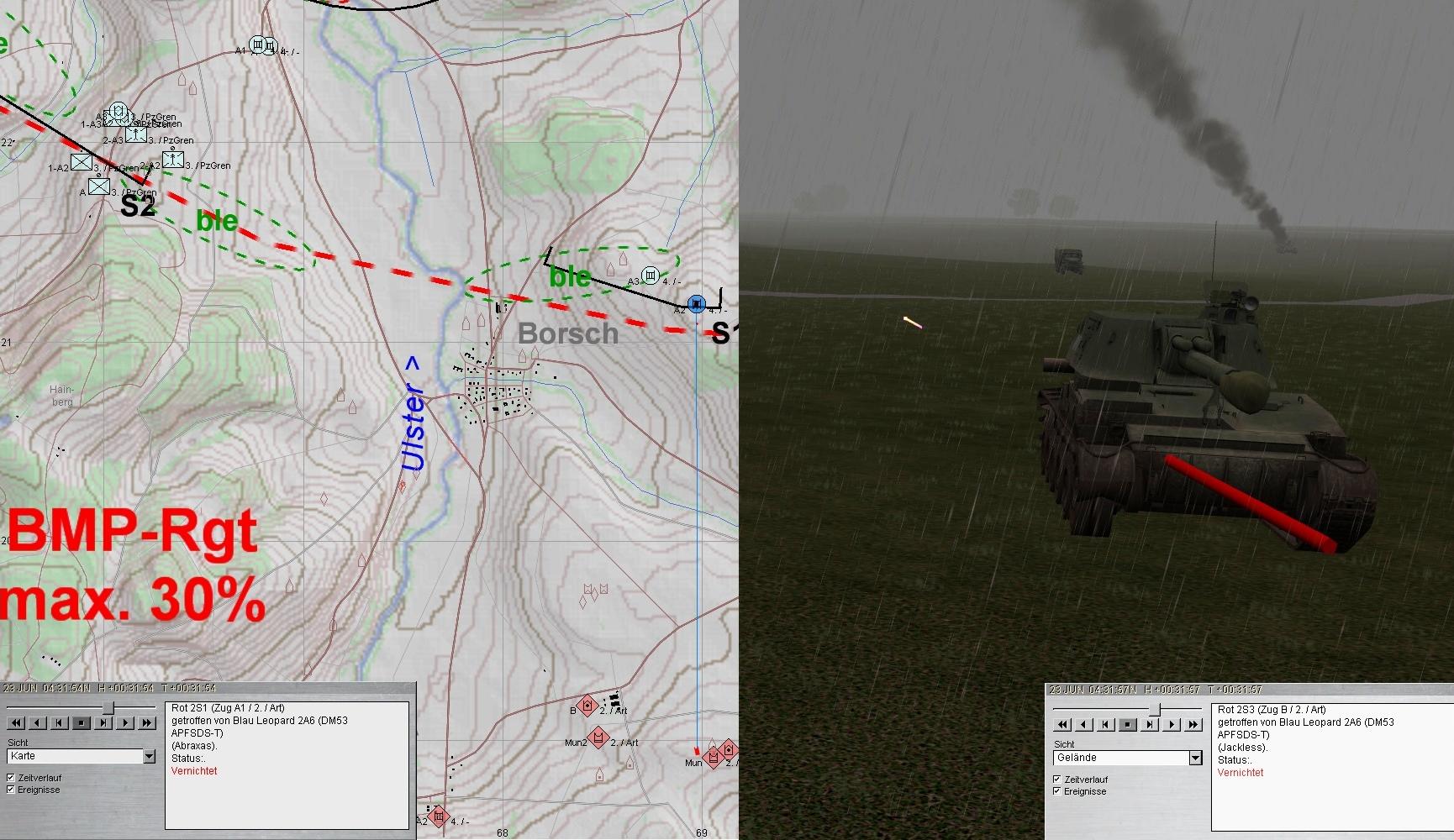Viewport: 1454px width, 840px height.
Task: Rewind fast in the Karte replay panel
Action: point(15,722)
